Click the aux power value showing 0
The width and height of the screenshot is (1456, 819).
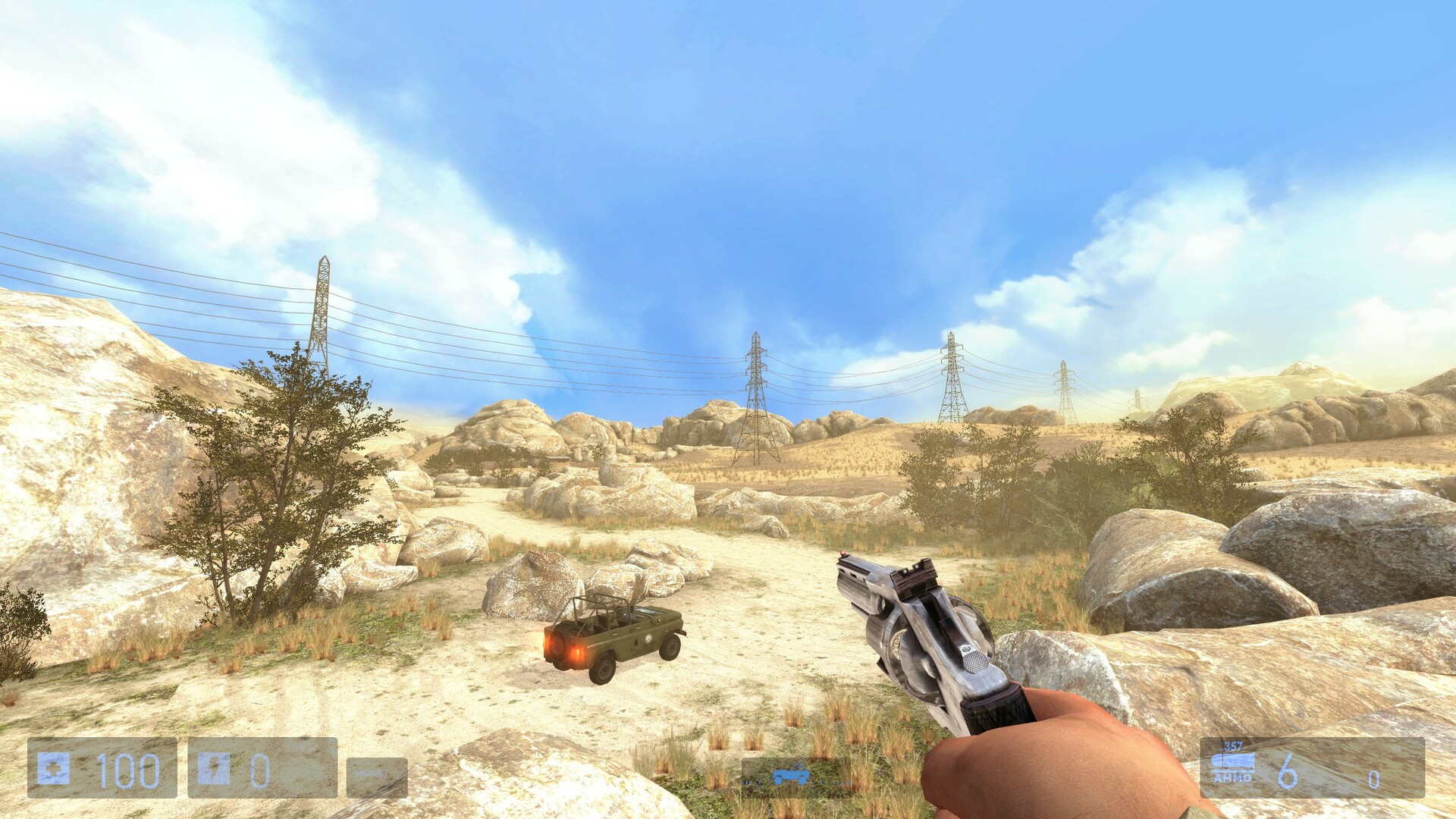261,770
